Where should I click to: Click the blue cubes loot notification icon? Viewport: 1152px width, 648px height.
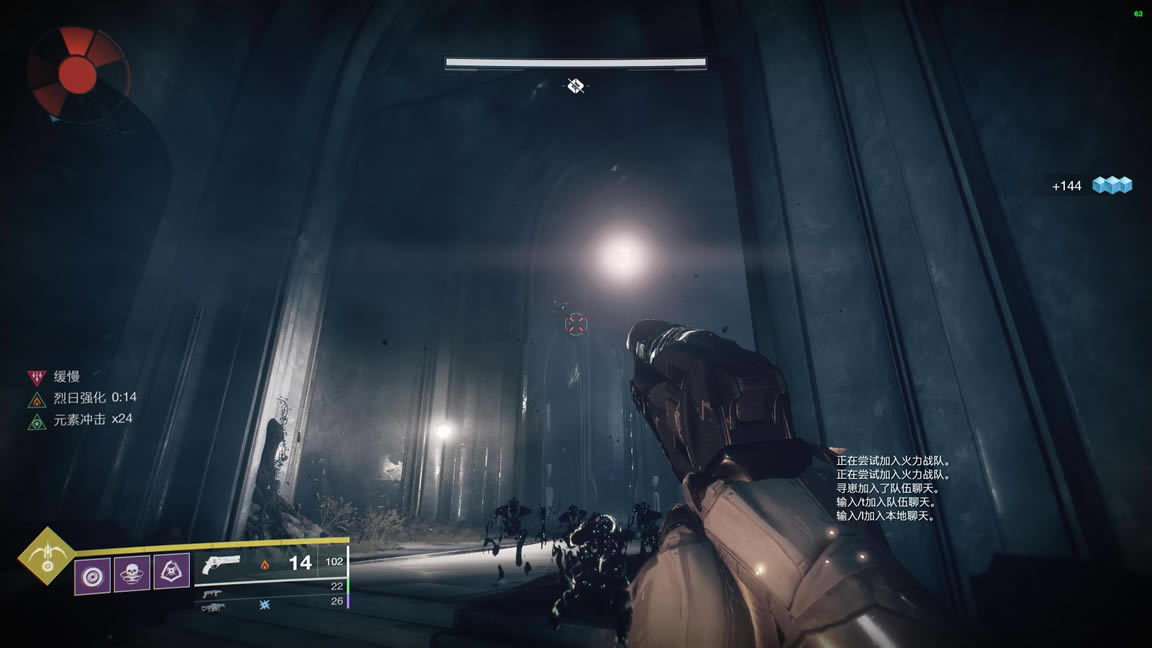pyautogui.click(x=1111, y=185)
